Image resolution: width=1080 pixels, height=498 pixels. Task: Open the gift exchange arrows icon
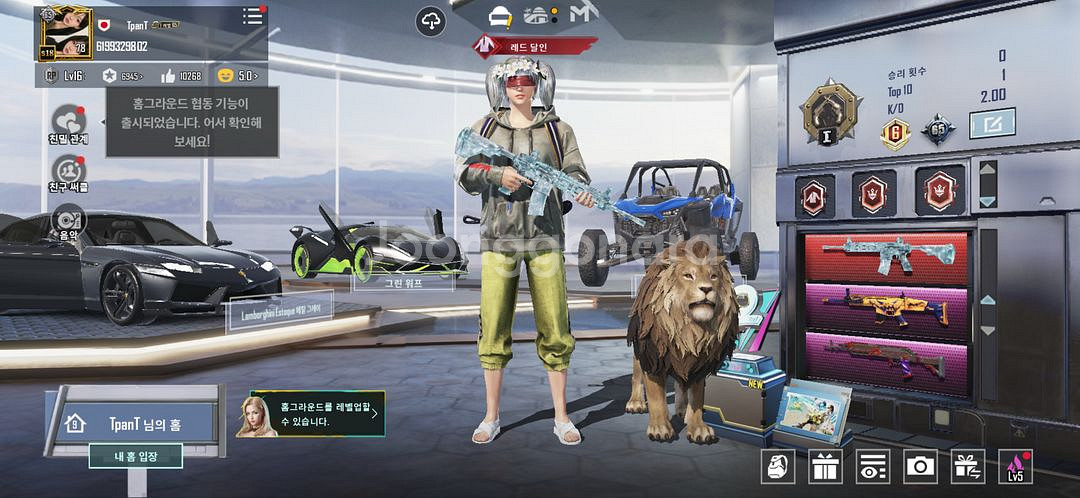click(967, 466)
